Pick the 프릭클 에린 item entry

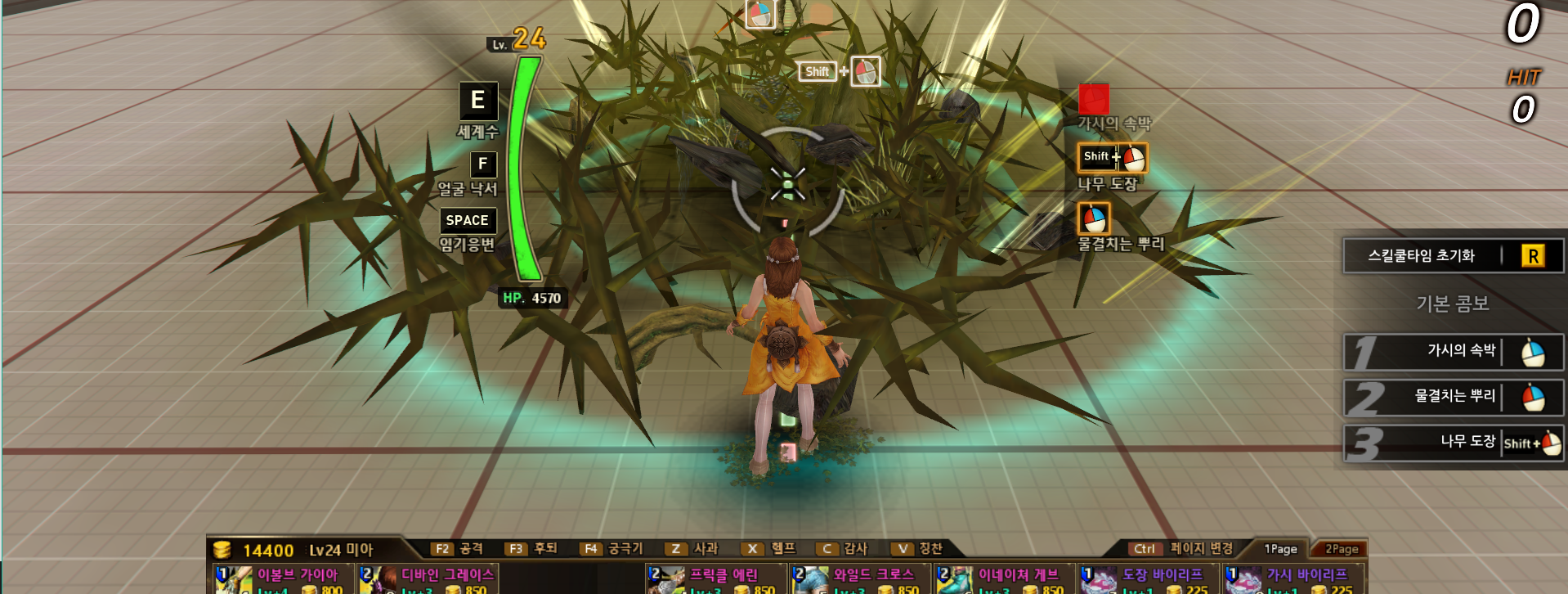click(x=716, y=579)
